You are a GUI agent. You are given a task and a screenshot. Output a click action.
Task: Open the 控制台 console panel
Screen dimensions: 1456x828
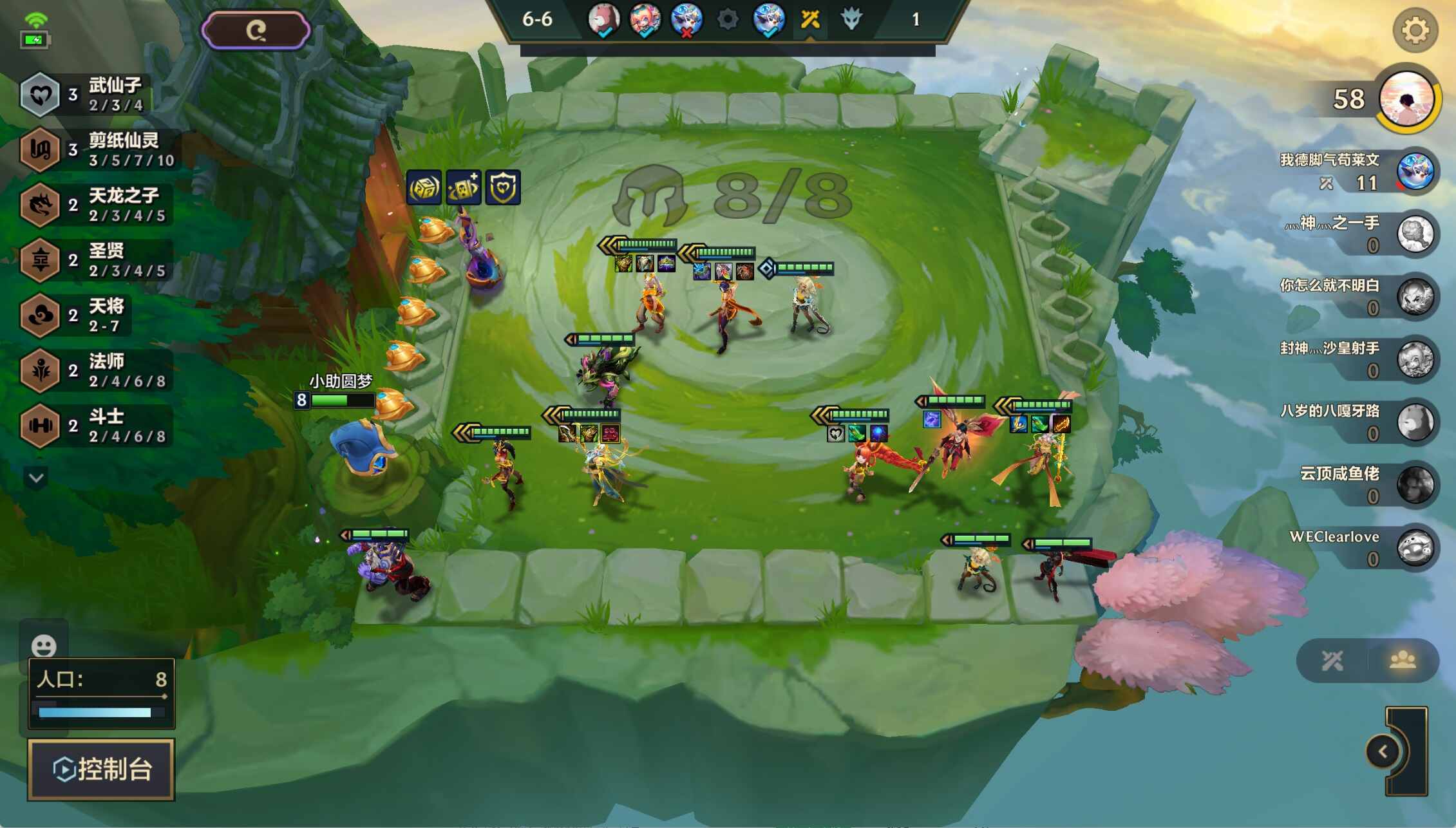click(x=101, y=769)
